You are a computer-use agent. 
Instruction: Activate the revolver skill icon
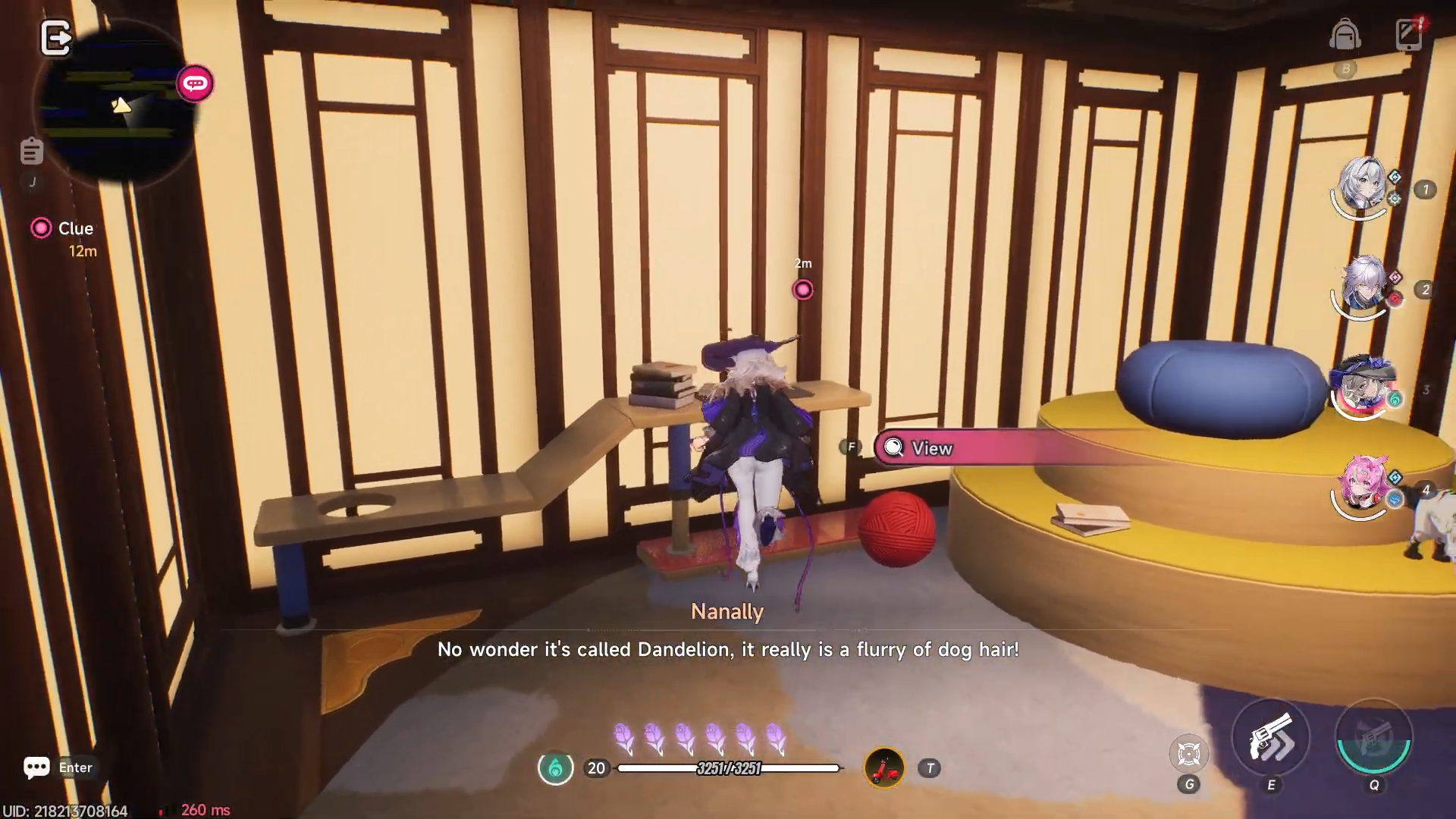1271,738
